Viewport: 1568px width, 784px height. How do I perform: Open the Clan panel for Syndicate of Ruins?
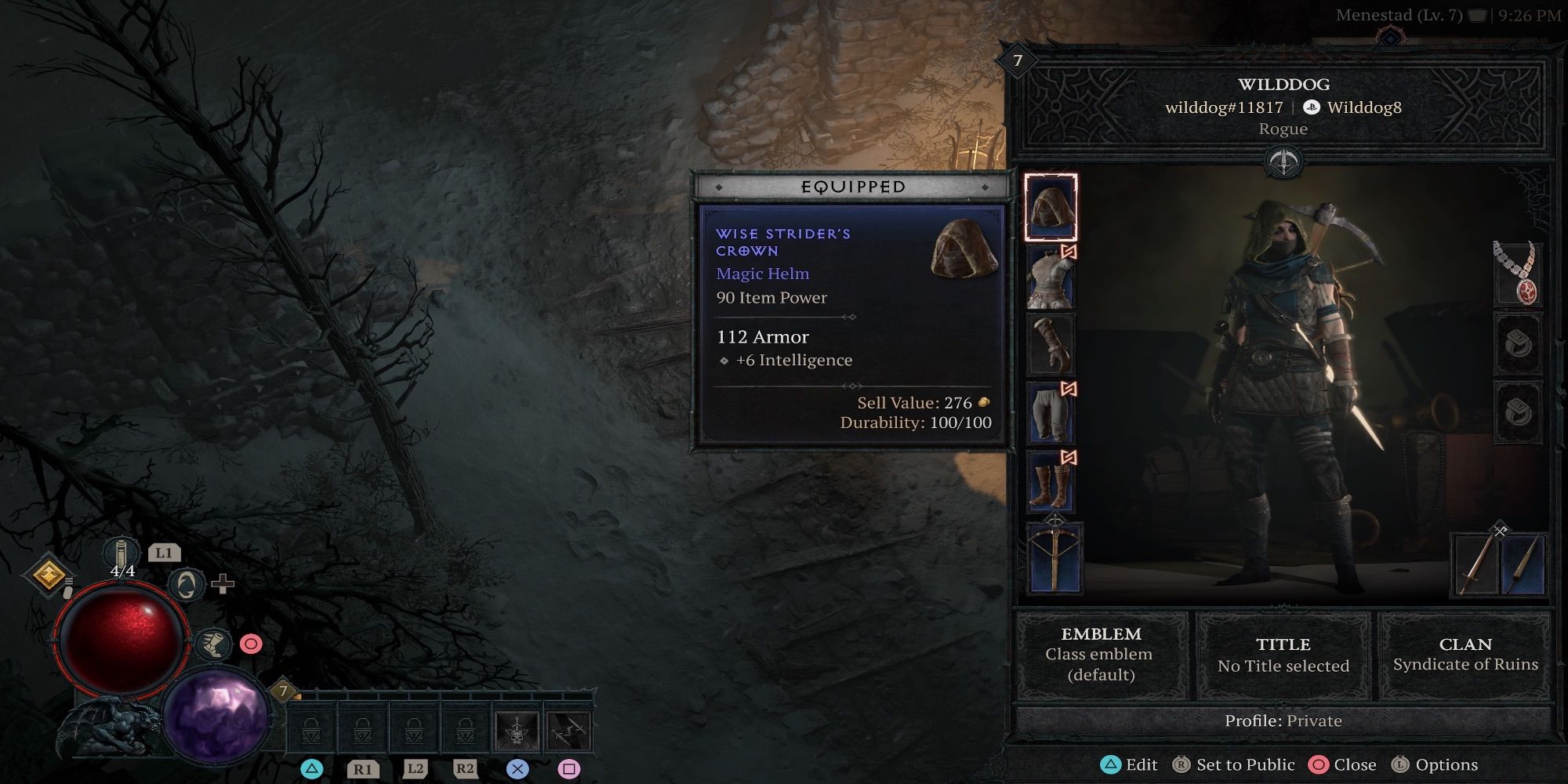click(1466, 655)
